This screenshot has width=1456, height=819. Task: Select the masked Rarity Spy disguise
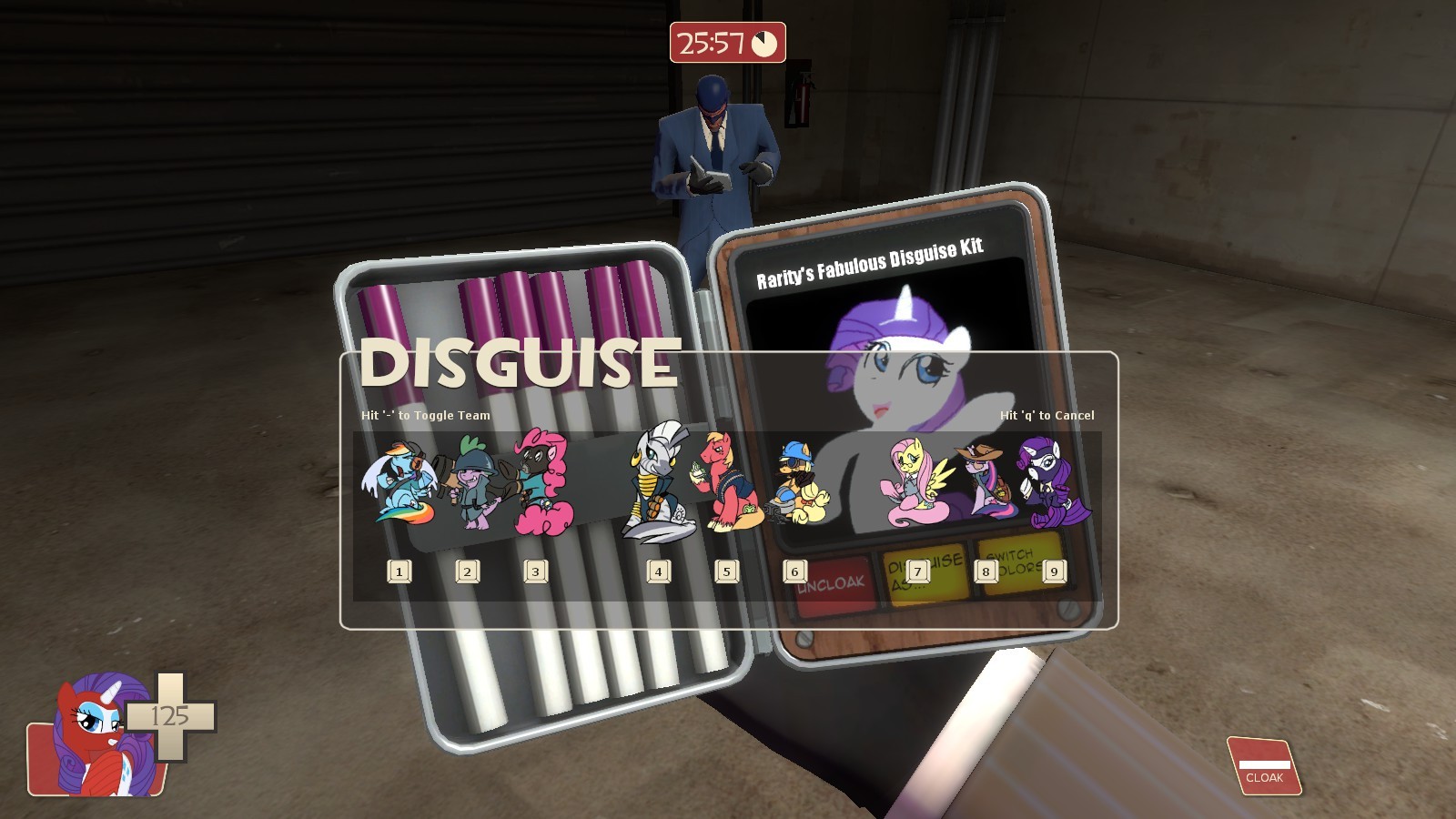click(1053, 482)
